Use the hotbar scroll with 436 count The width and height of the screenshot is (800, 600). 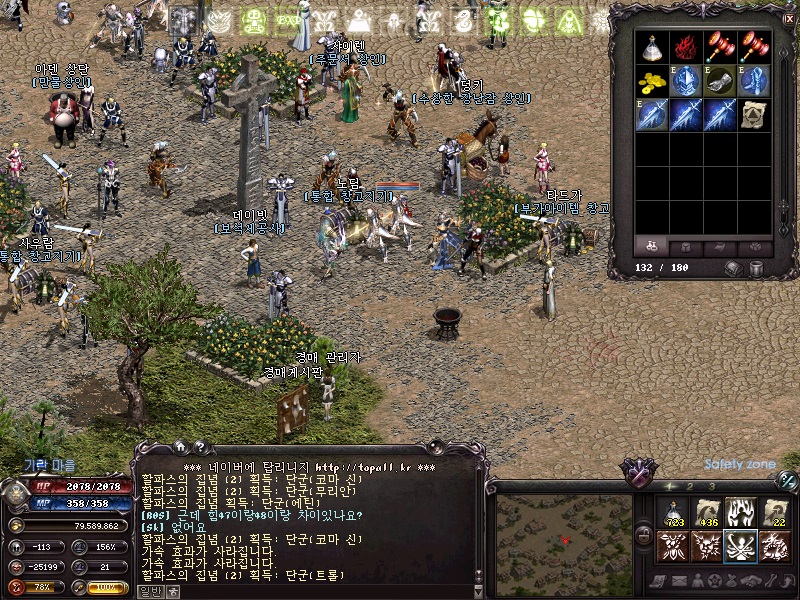pos(707,513)
